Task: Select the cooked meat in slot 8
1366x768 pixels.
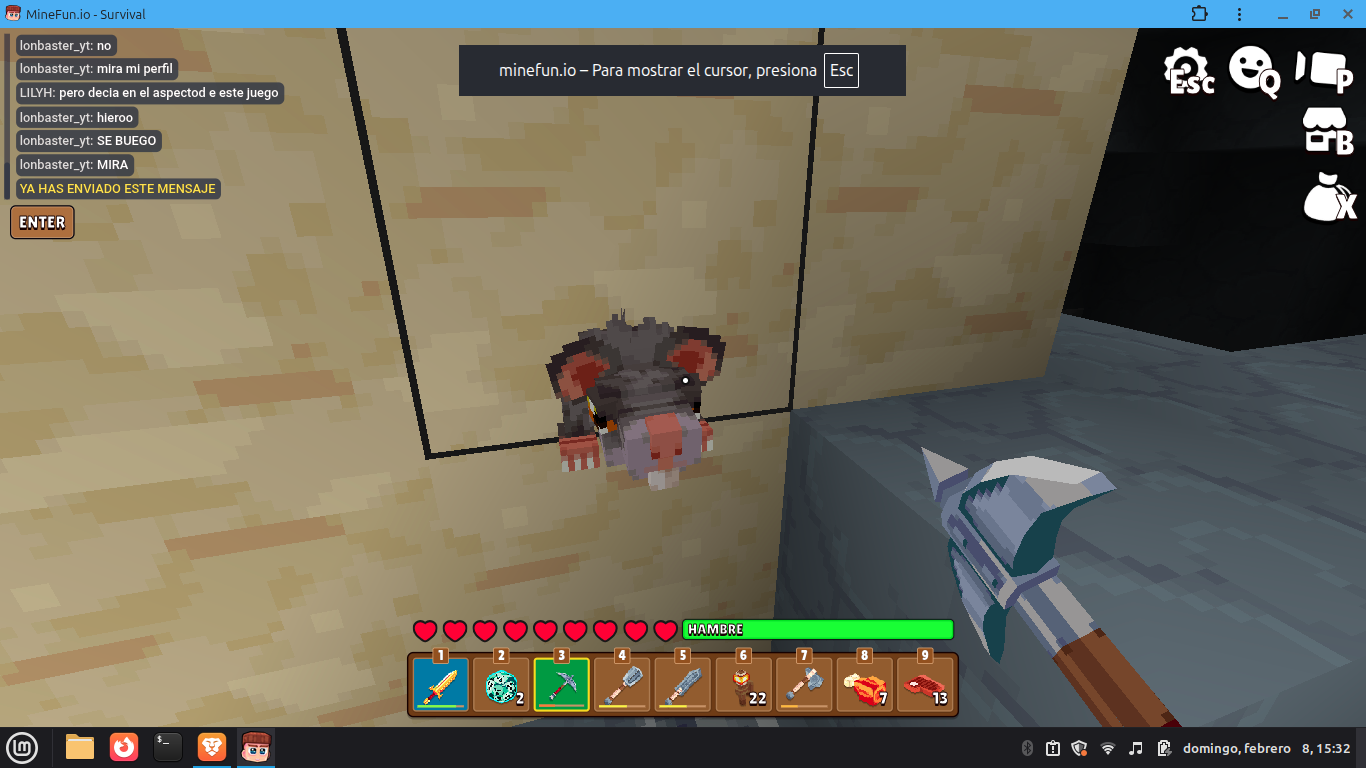Action: [865, 685]
